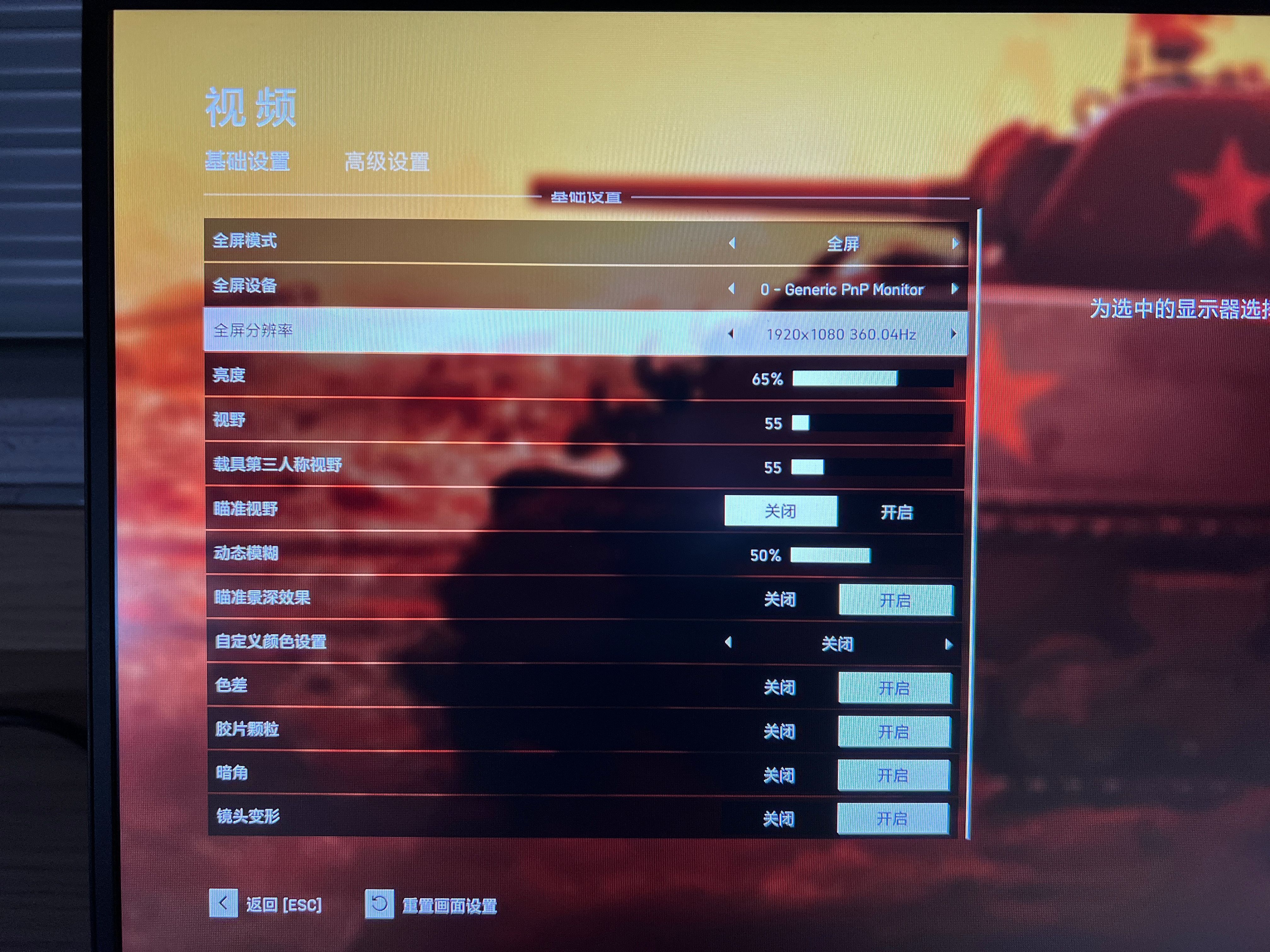
Task: Open the 全屏设备 monitor selector
Action: point(842,289)
